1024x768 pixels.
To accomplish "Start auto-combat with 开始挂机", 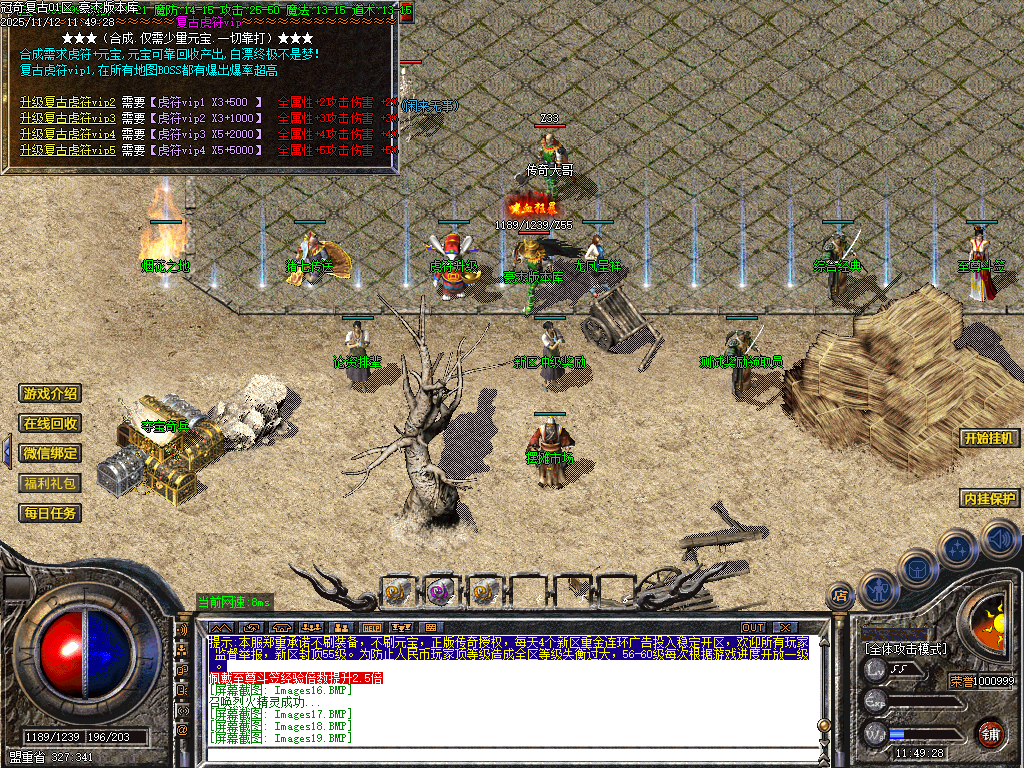I will pos(989,438).
